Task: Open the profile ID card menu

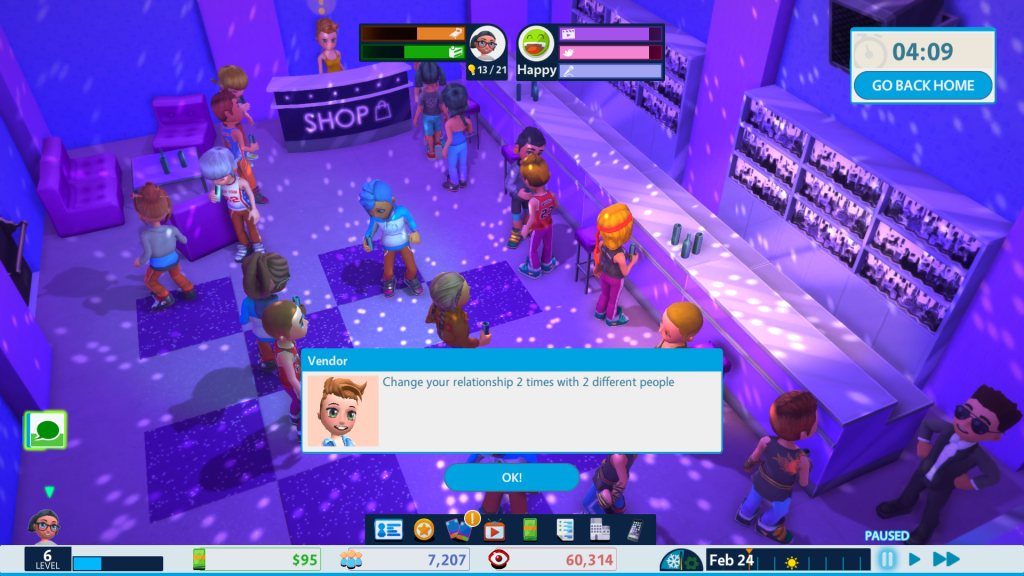Action: coord(388,530)
